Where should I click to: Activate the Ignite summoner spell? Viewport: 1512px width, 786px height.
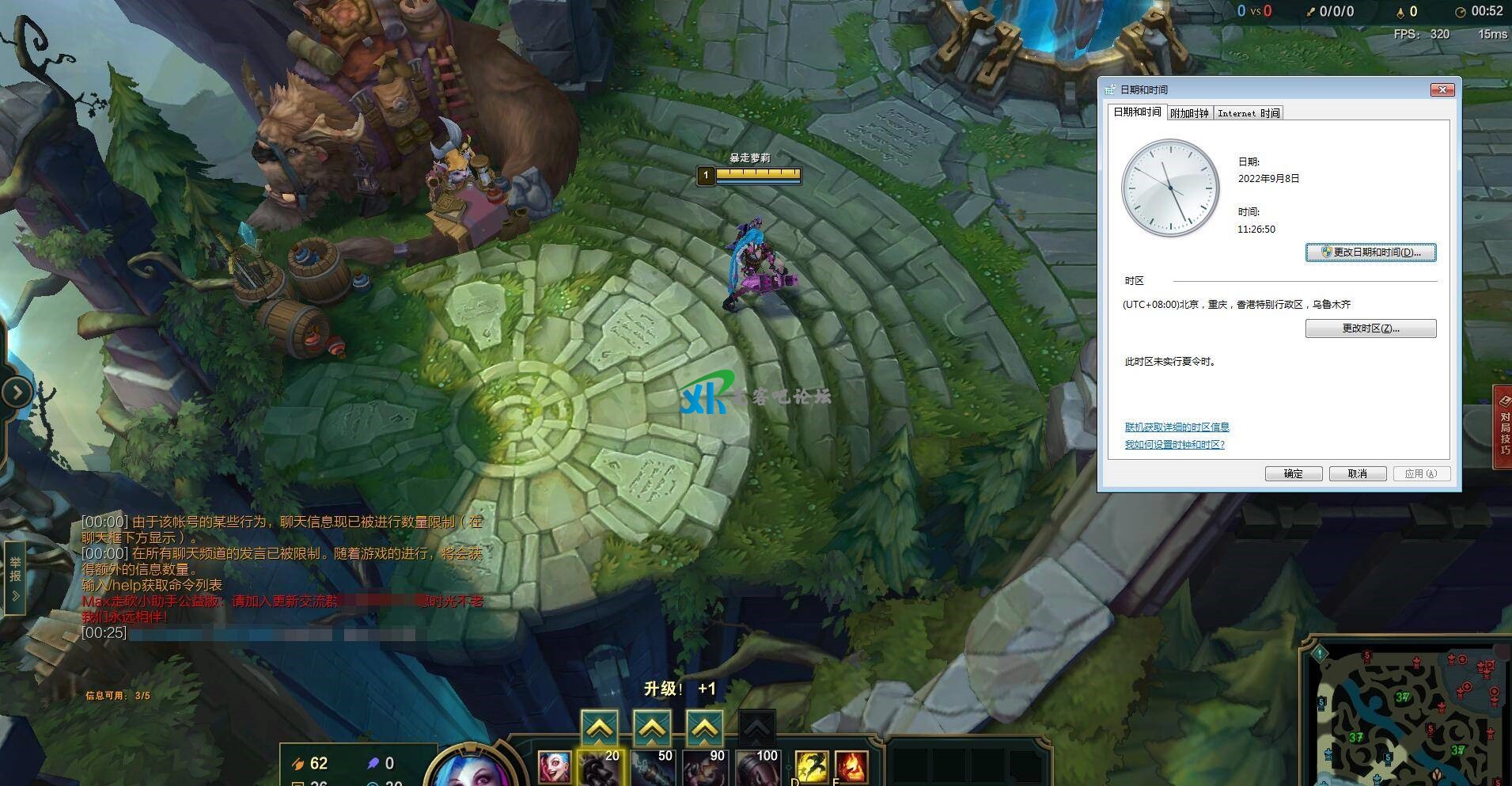tap(851, 768)
